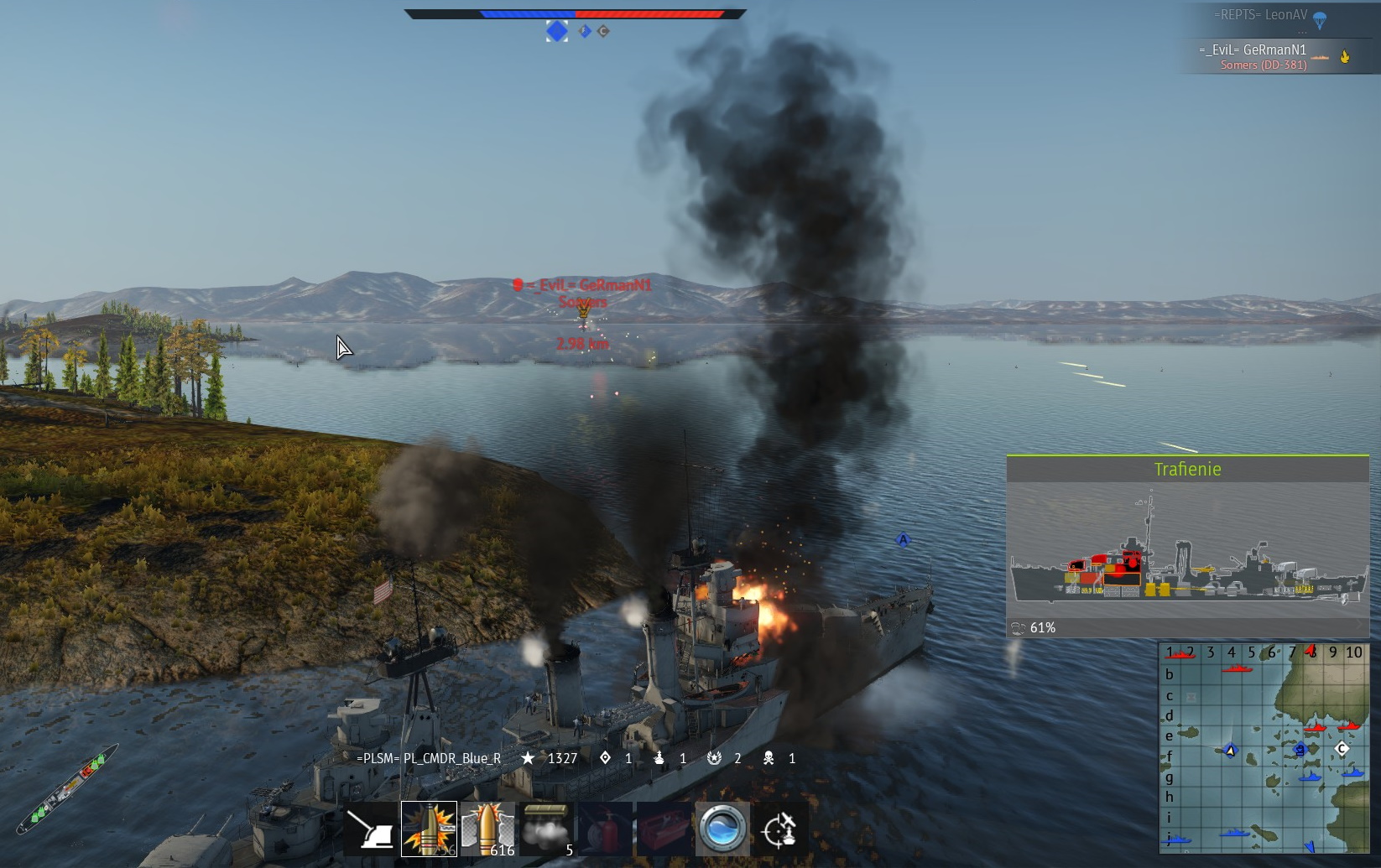Switch to the armor-piercing shell with 616 rounds
Image resolution: width=1381 pixels, height=868 pixels.
488,829
